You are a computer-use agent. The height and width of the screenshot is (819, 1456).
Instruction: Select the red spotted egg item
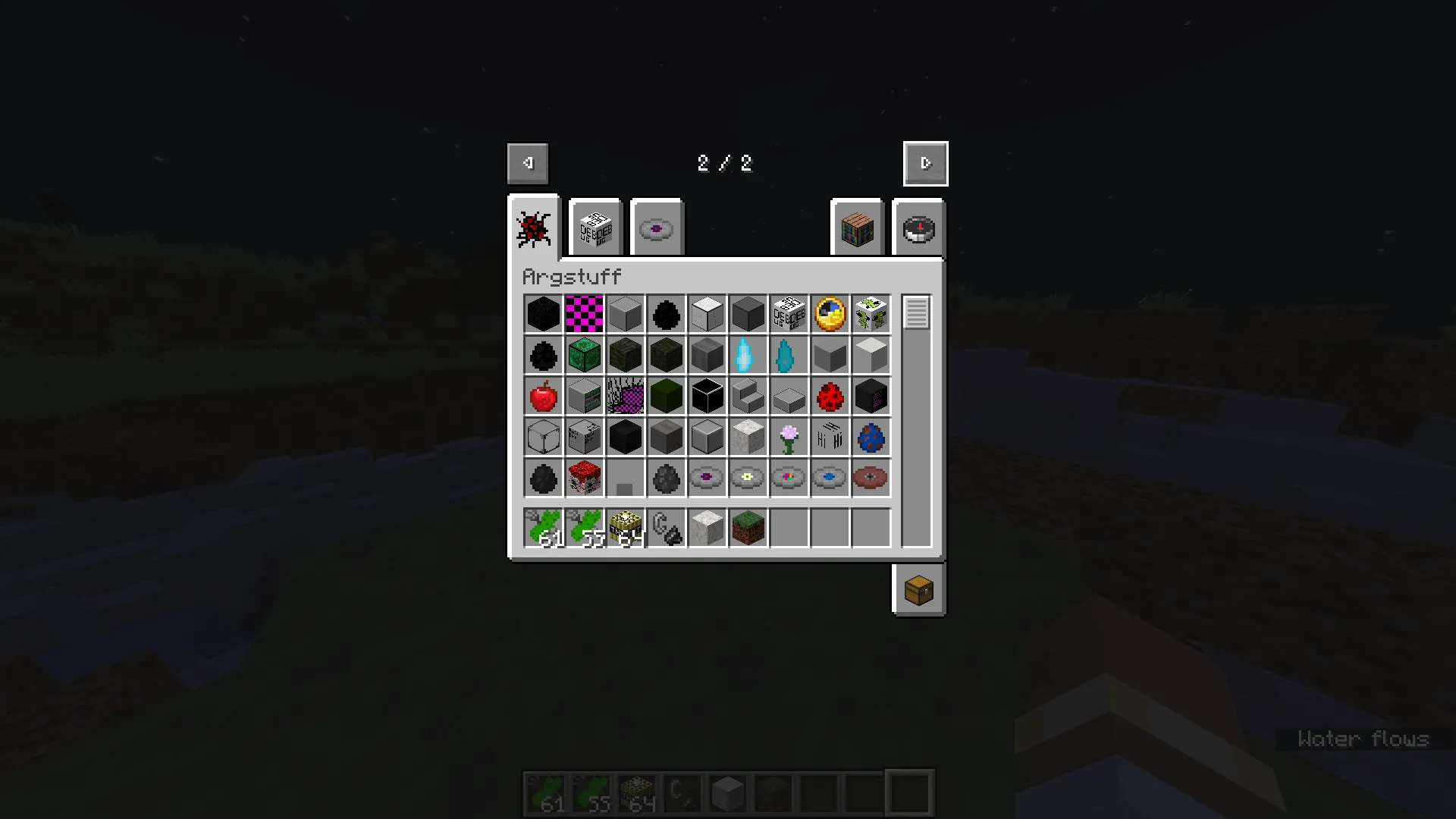coord(830,396)
